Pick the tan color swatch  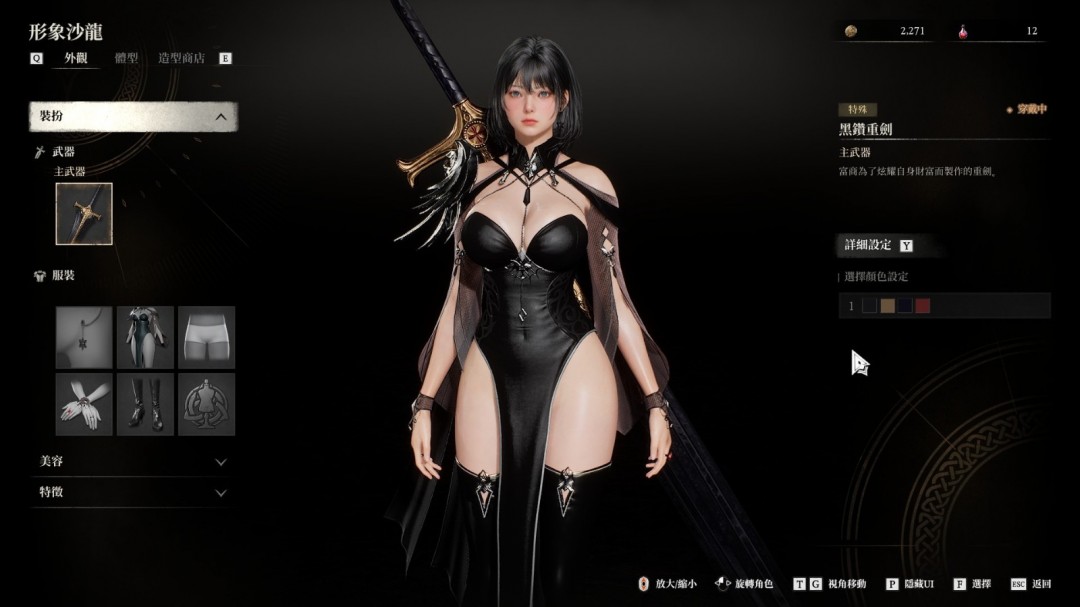[x=887, y=306]
